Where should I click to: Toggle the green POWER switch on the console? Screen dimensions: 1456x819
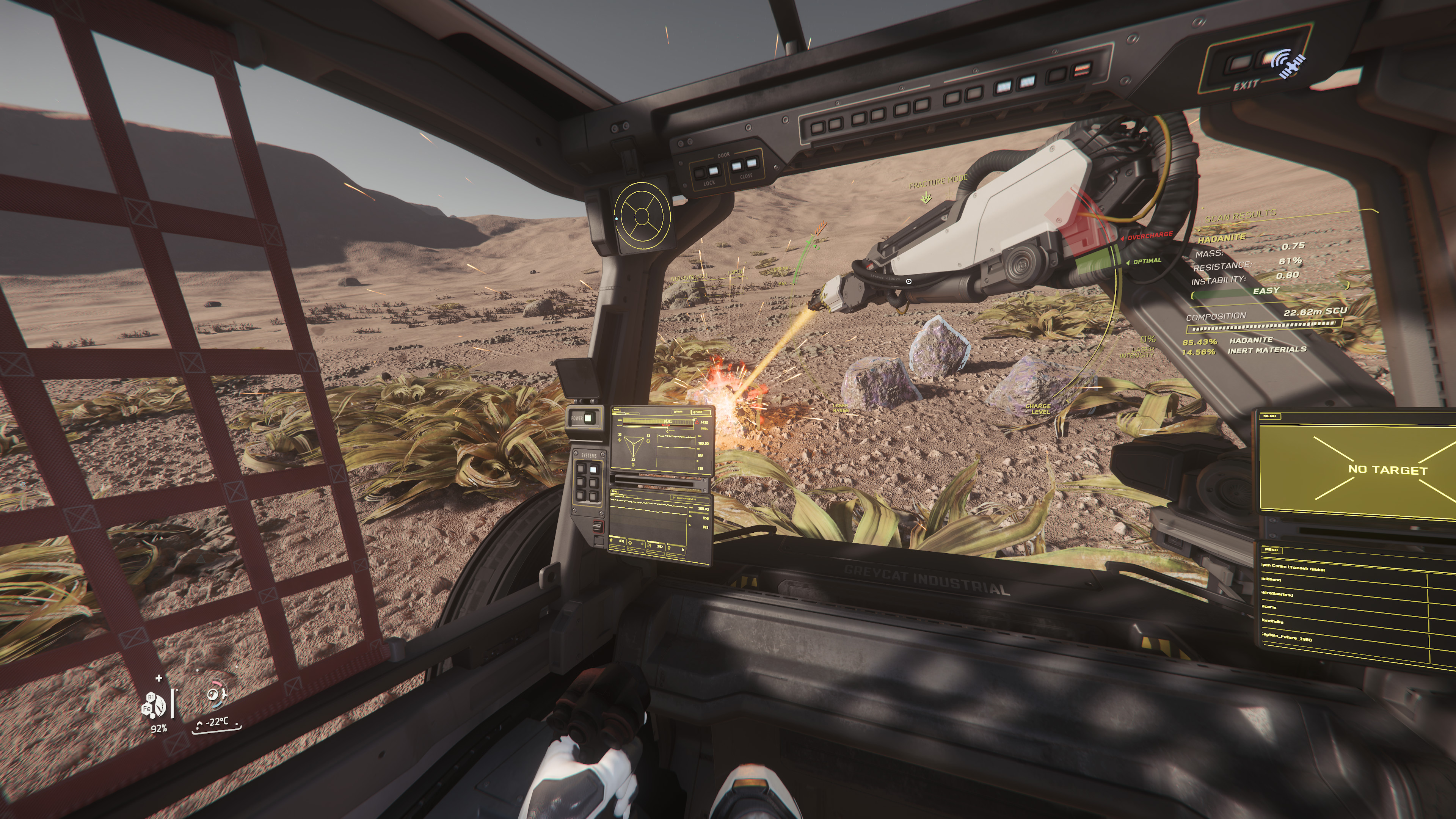[588, 418]
